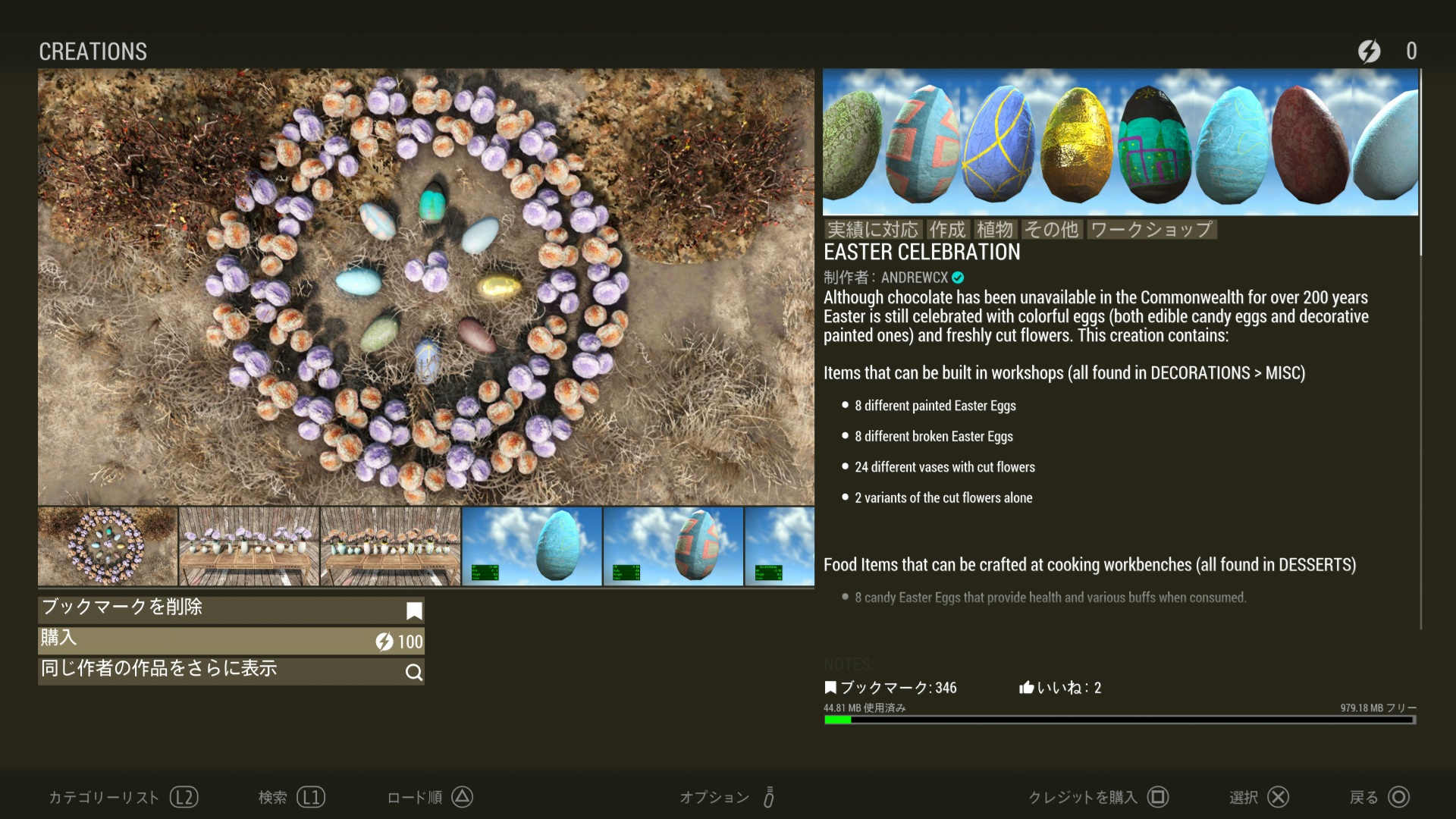View the orange flower vases thumbnail
This screenshot has height=819, width=1456.
[x=391, y=546]
